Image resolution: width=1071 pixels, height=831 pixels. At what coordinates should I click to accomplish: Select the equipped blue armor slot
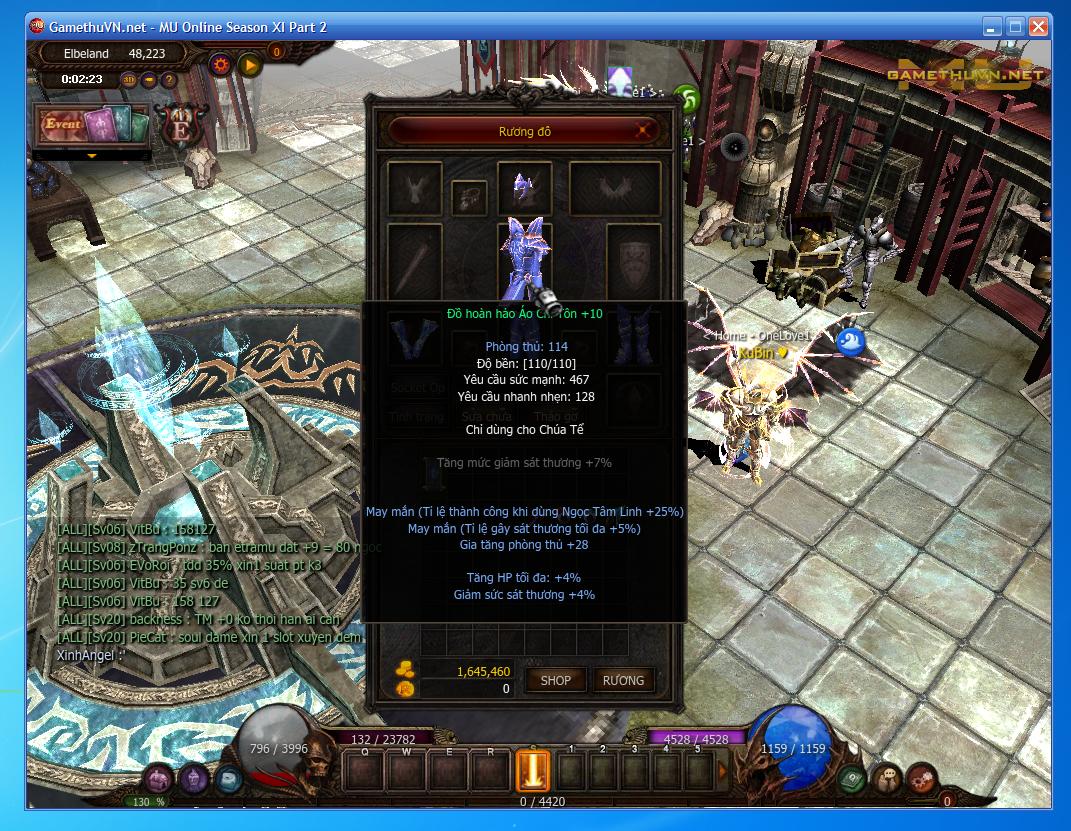(x=524, y=255)
